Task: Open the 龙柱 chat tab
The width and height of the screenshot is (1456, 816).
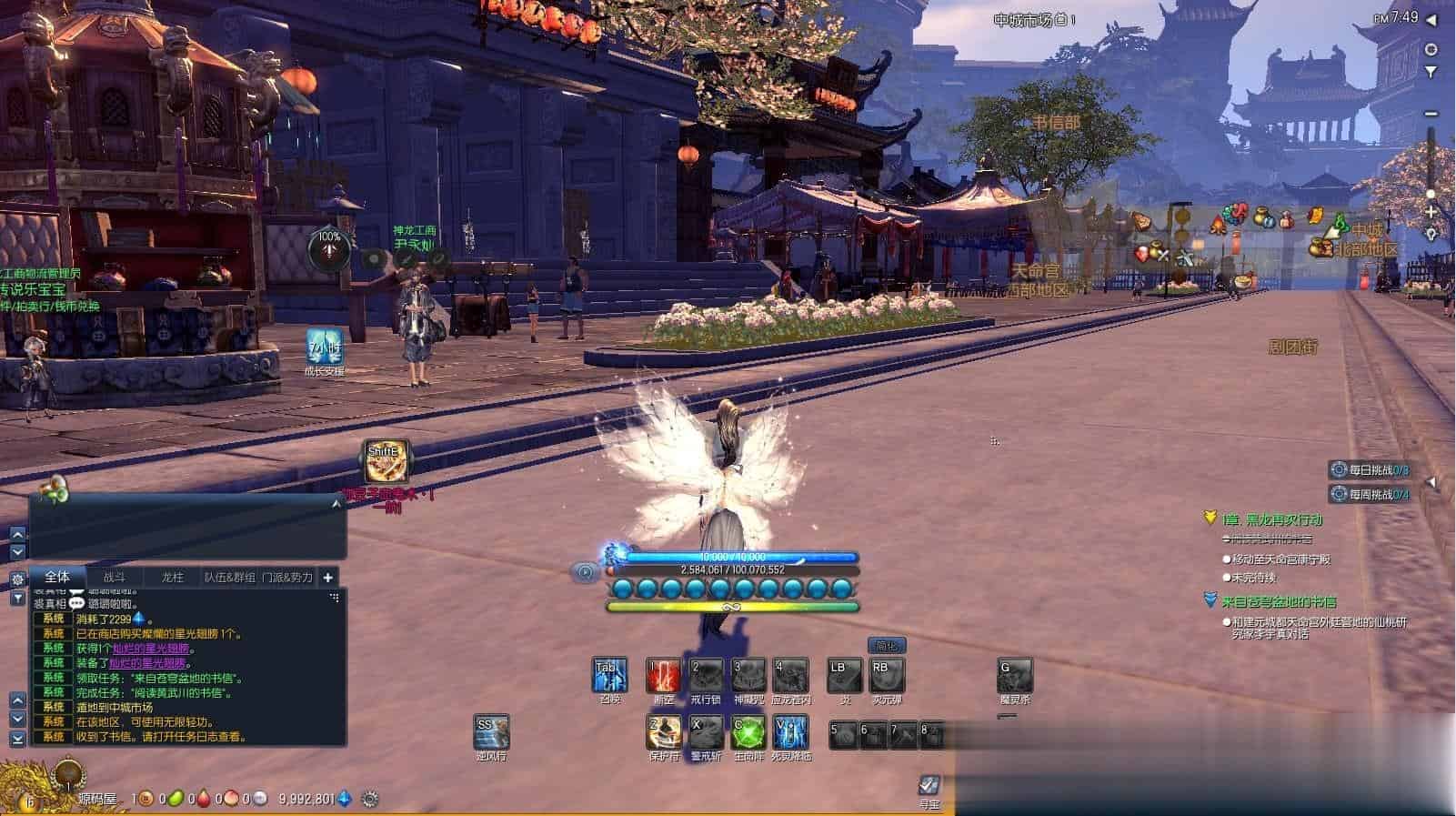Action: pos(172,577)
